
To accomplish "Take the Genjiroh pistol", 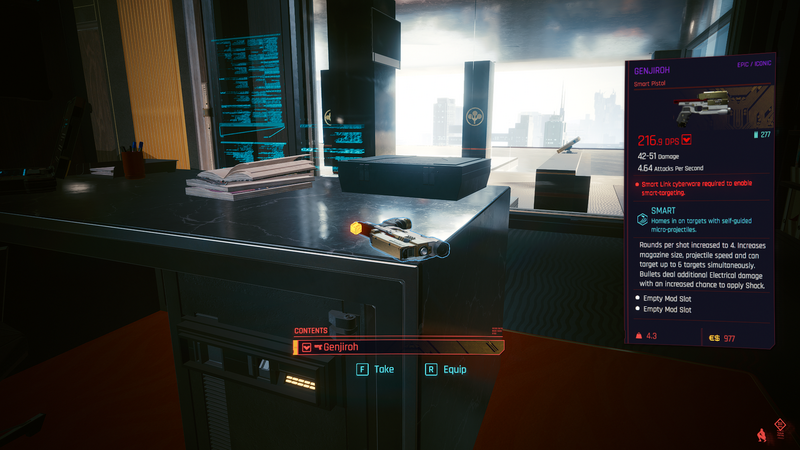I will (x=375, y=369).
